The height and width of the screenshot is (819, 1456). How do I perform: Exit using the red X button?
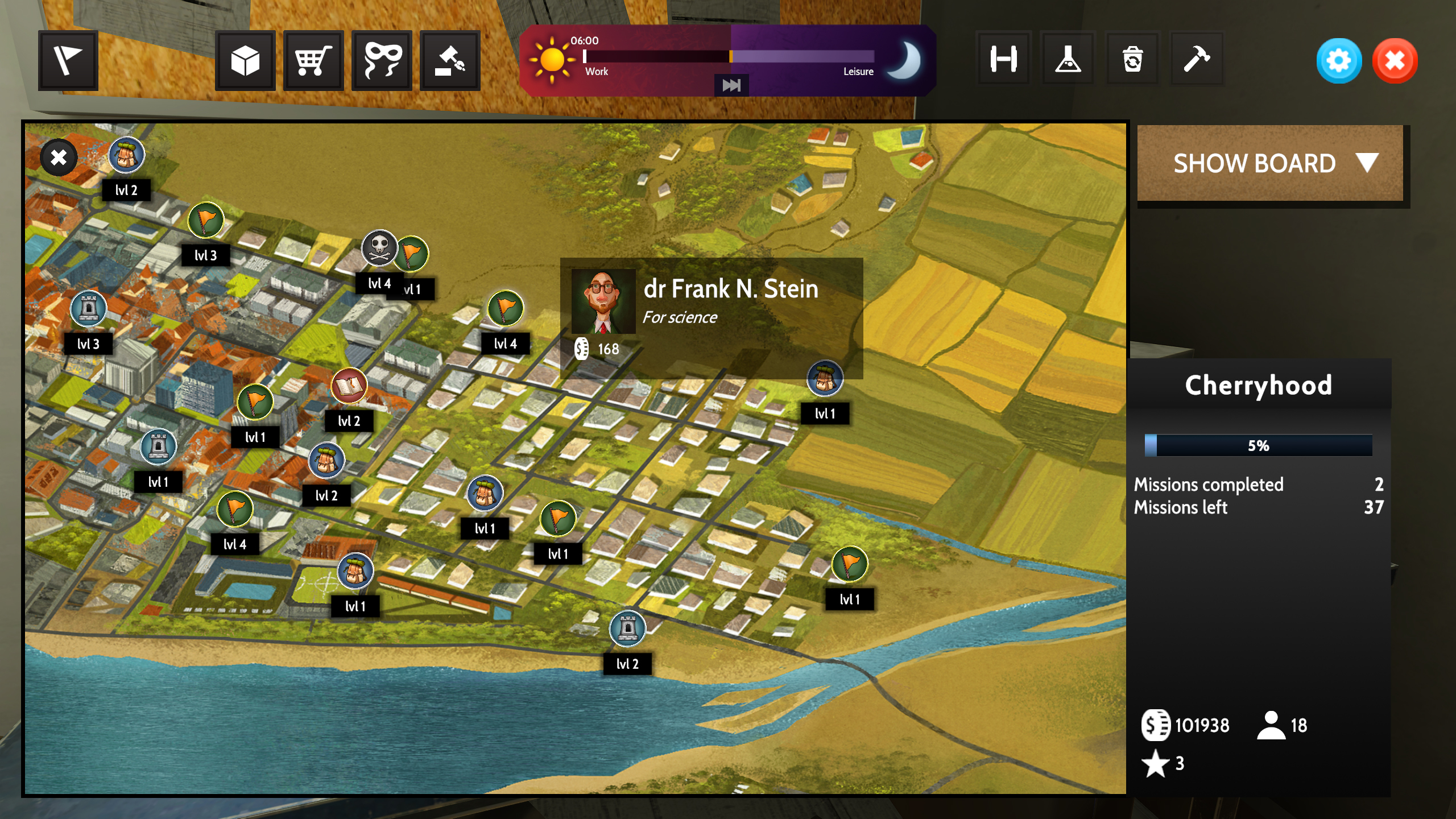[1395, 60]
